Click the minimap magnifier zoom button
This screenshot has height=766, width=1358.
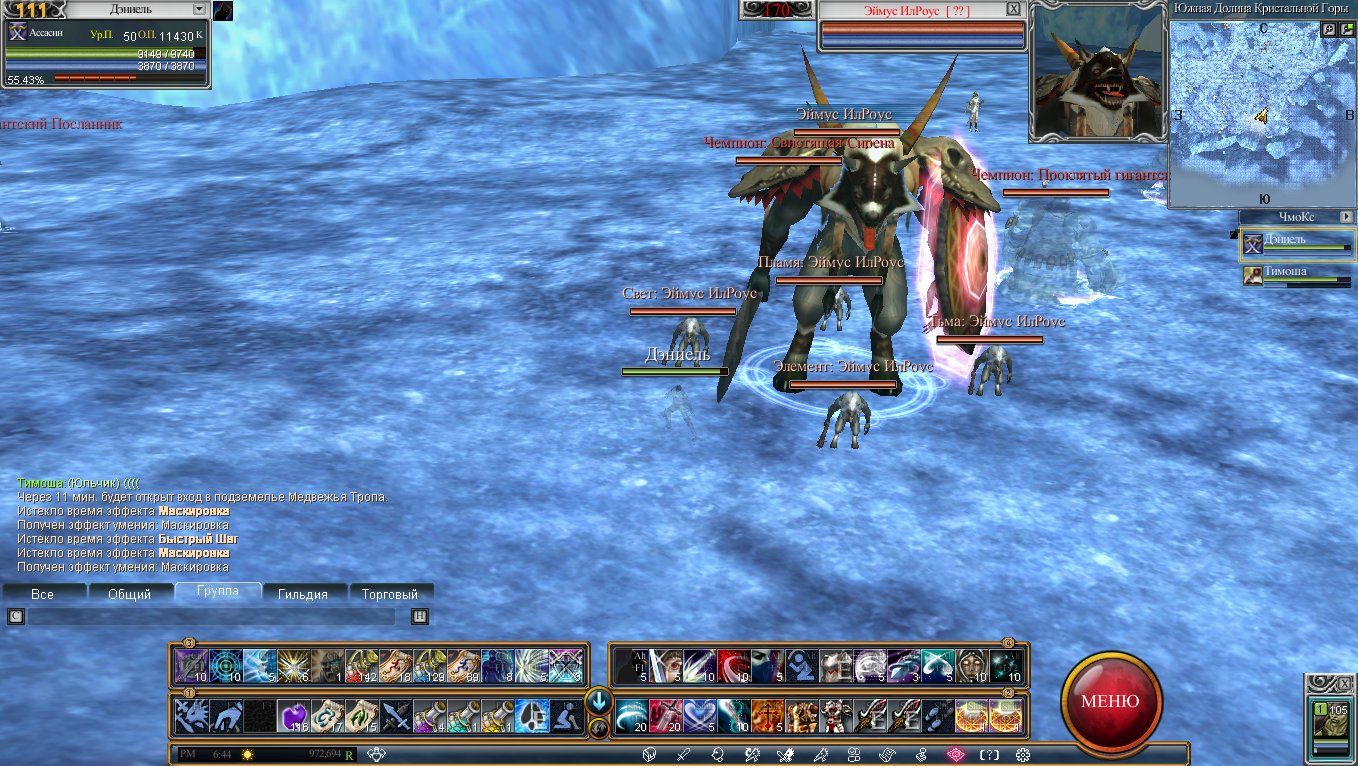[x=1329, y=30]
